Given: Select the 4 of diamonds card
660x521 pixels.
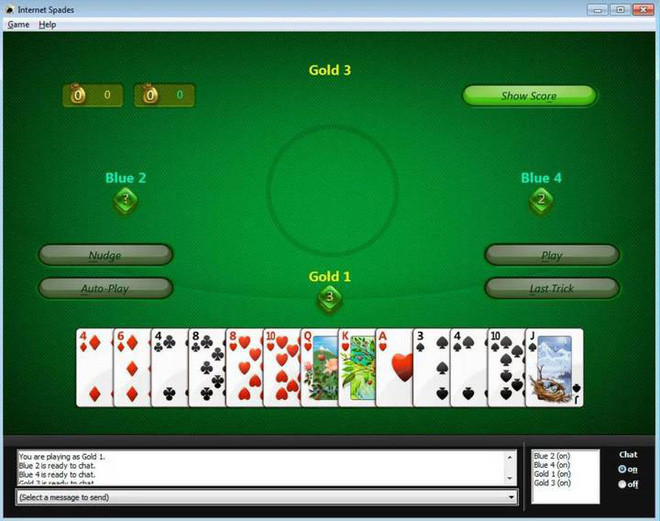Looking at the screenshot, I should click(x=94, y=368).
